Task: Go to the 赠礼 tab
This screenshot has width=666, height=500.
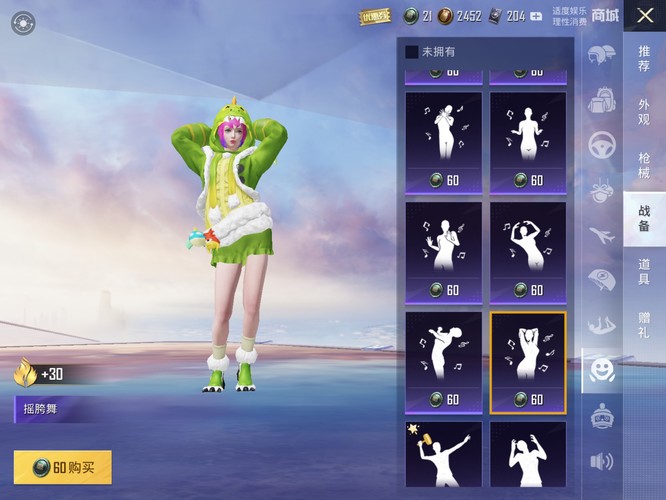Action: [644, 324]
